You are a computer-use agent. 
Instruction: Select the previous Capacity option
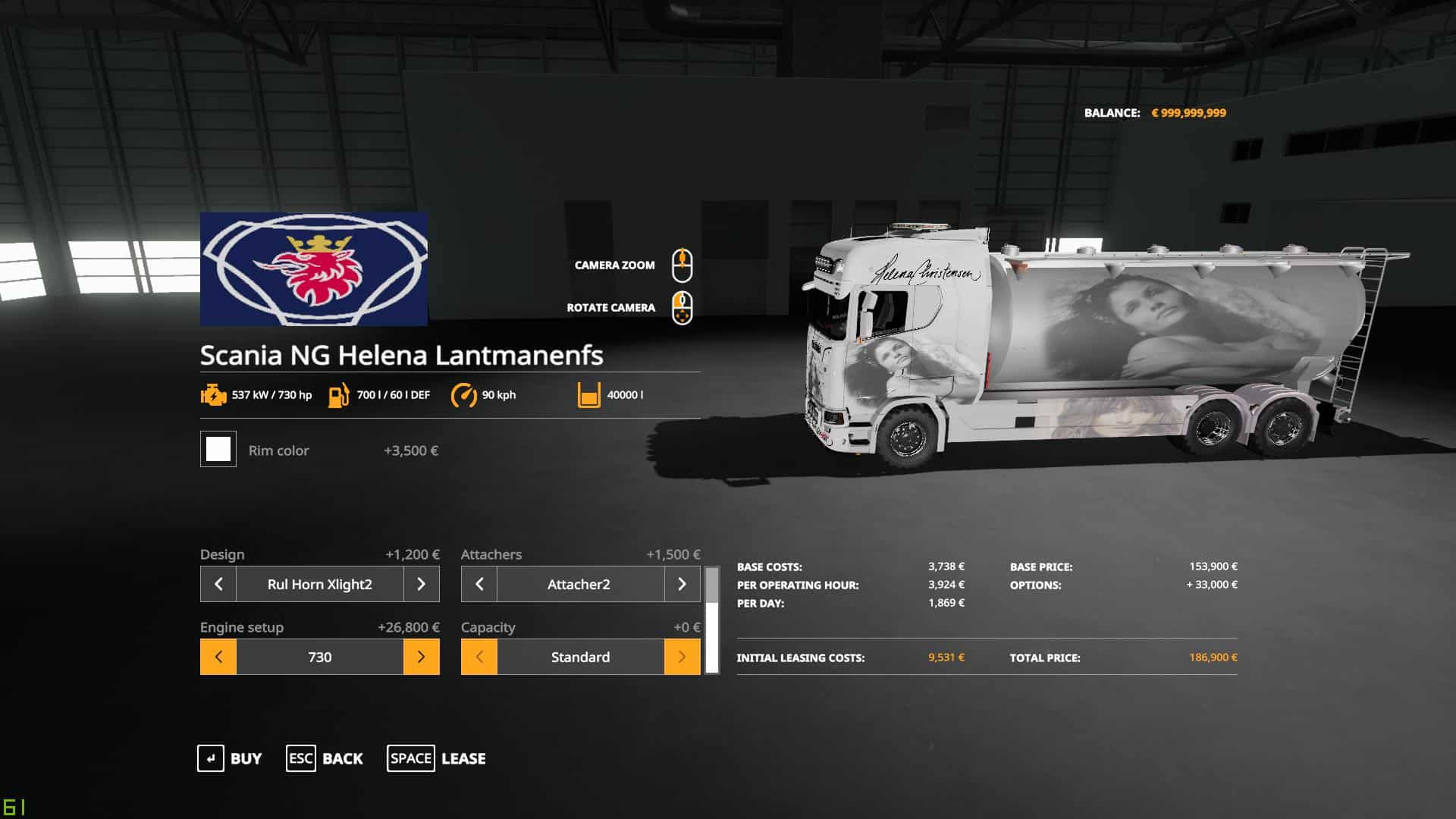point(479,657)
